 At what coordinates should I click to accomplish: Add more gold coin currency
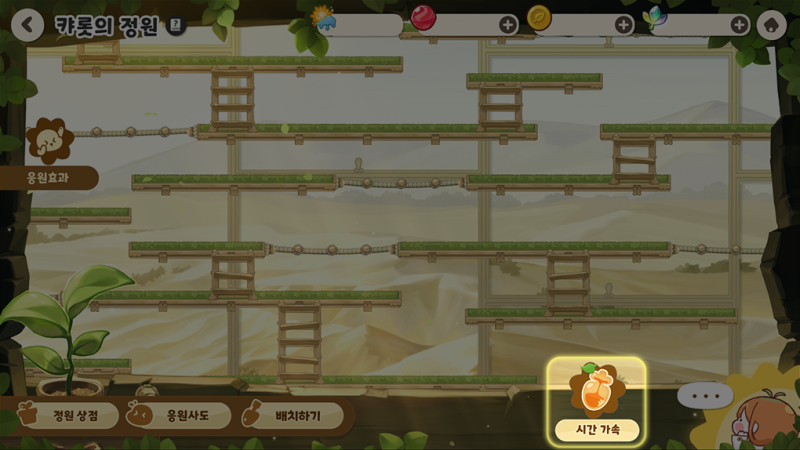point(624,25)
